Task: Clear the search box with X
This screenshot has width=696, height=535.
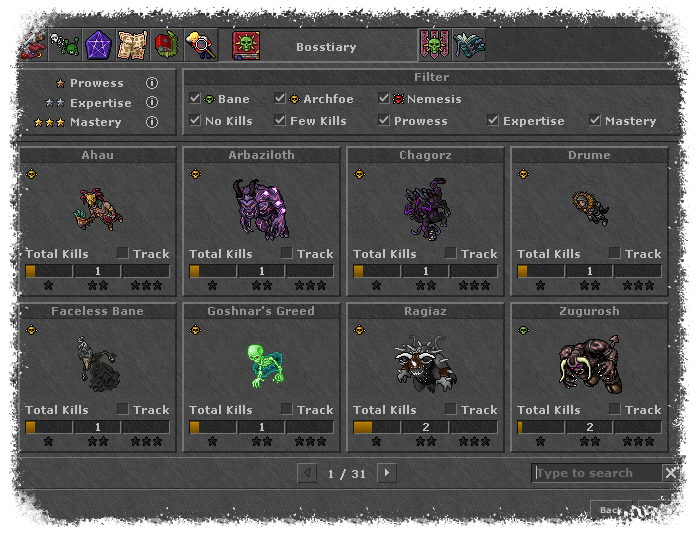Action: (670, 473)
